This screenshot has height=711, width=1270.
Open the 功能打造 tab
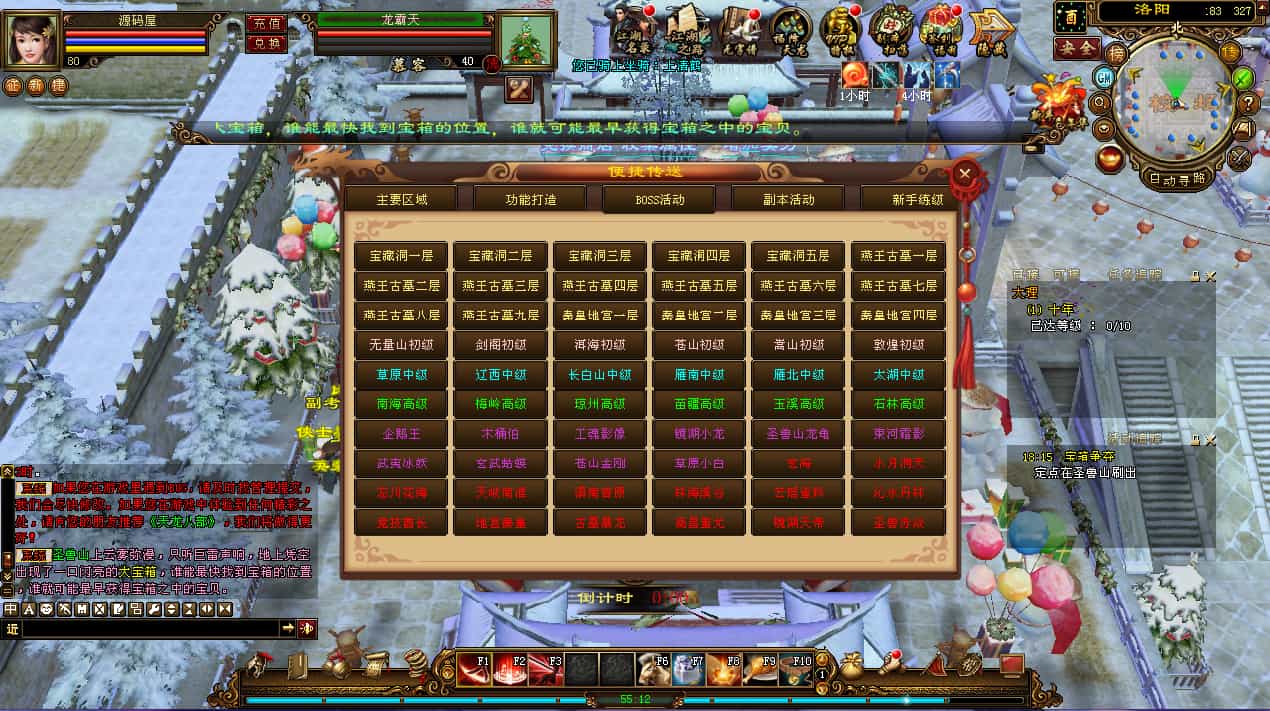[x=530, y=199]
